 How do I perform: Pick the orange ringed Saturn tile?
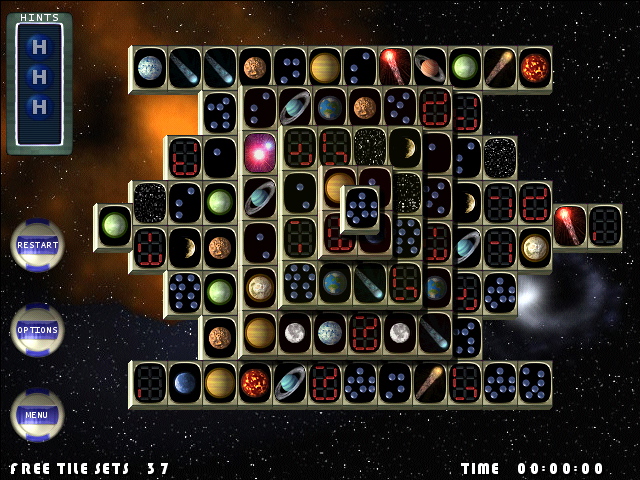click(430, 67)
